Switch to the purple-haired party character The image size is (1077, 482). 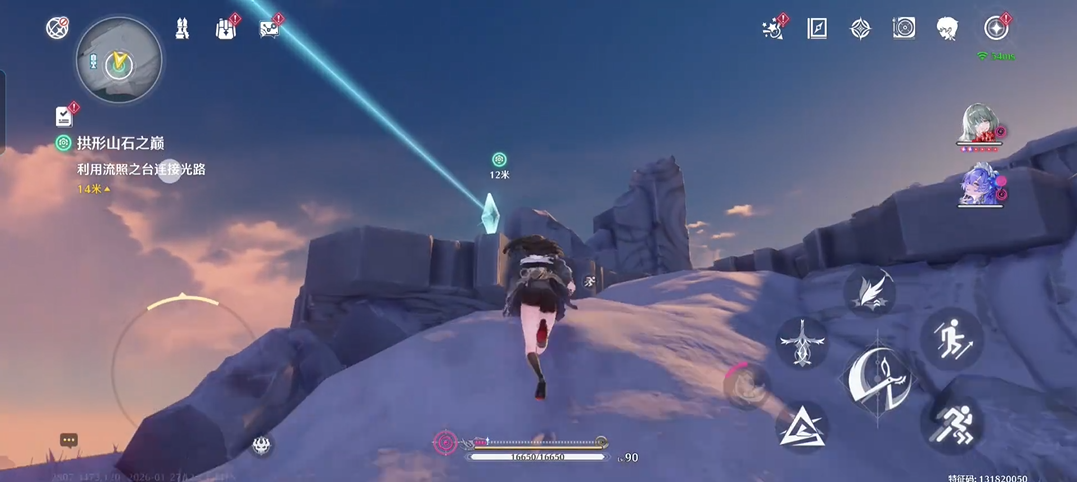tap(979, 185)
